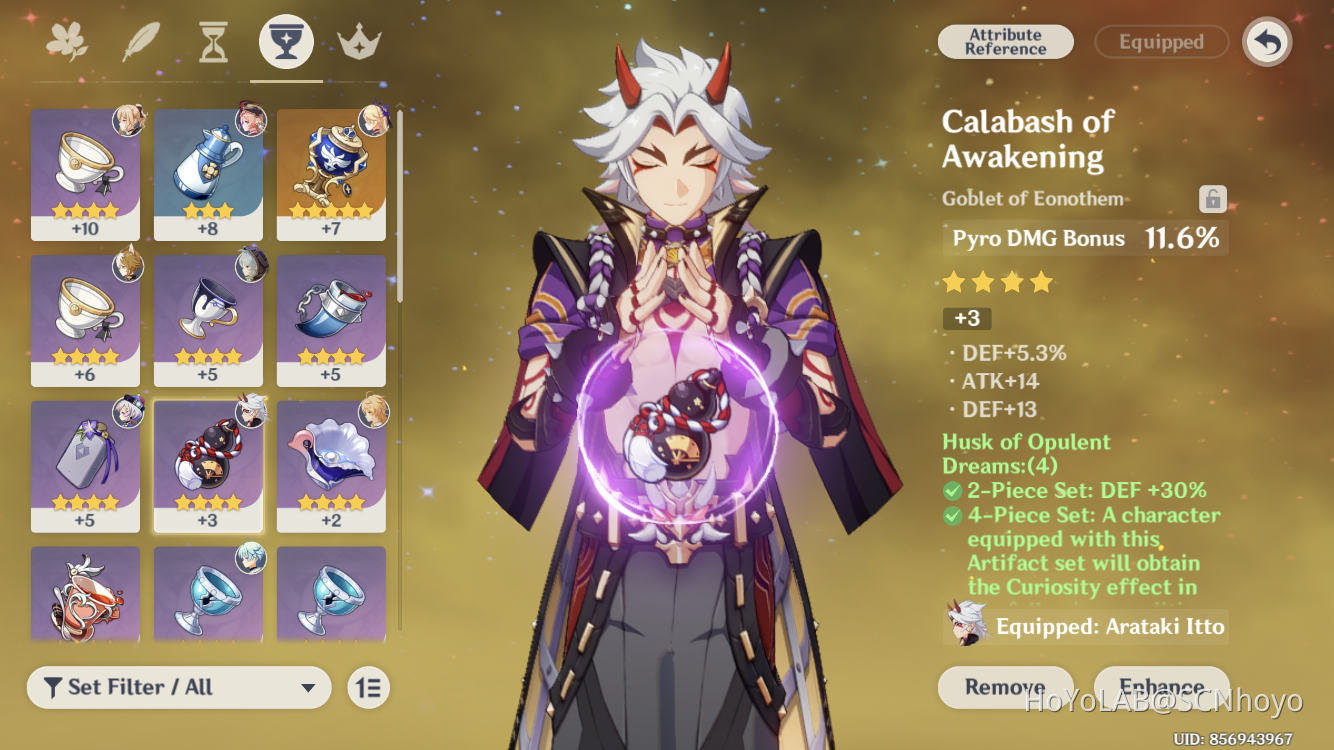The width and height of the screenshot is (1334, 750).
Task: Select the +2 seashell goblet artifact
Action: pyautogui.click(x=331, y=465)
